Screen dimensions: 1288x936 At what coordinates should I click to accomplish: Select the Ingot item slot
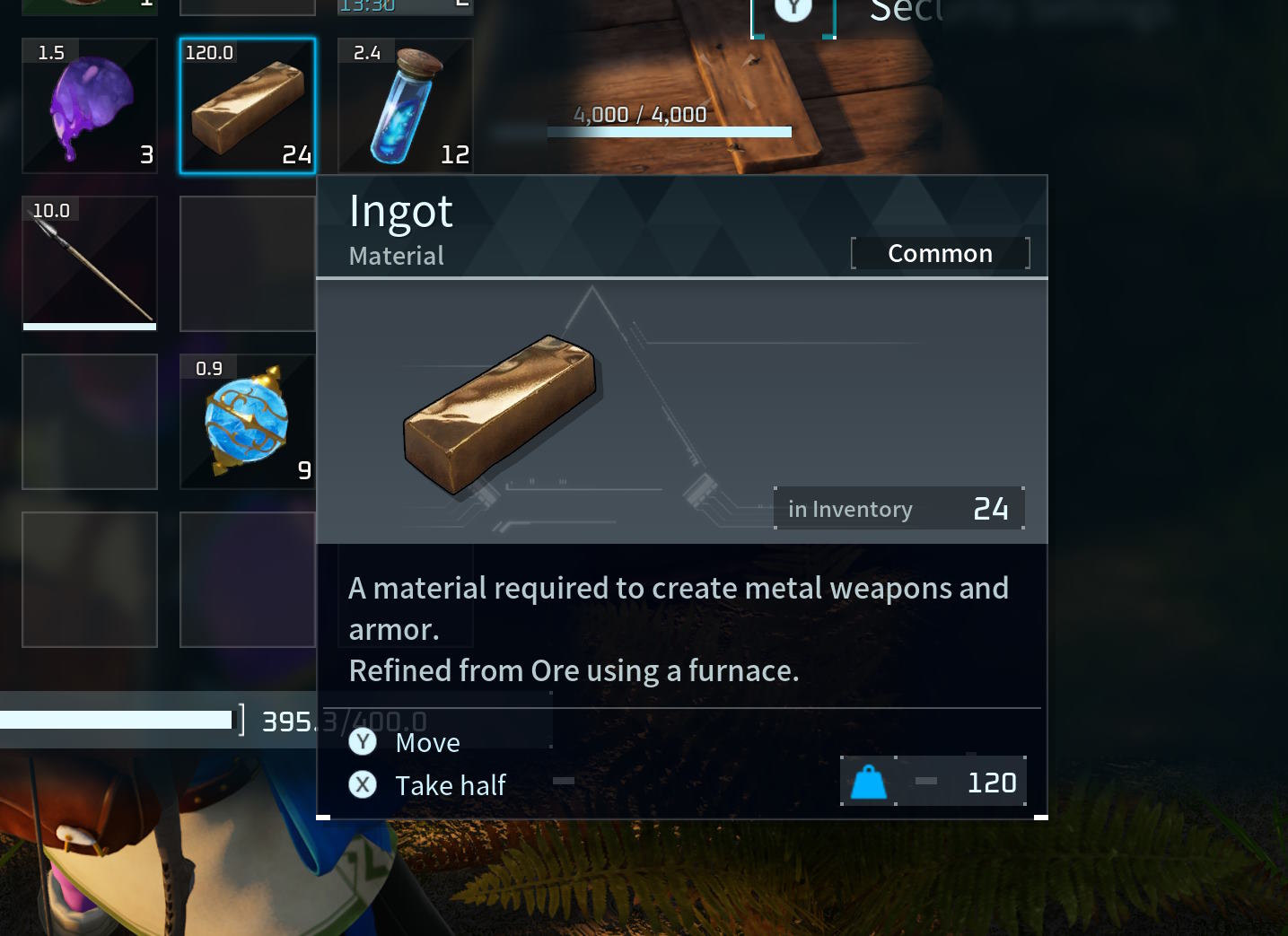(247, 105)
